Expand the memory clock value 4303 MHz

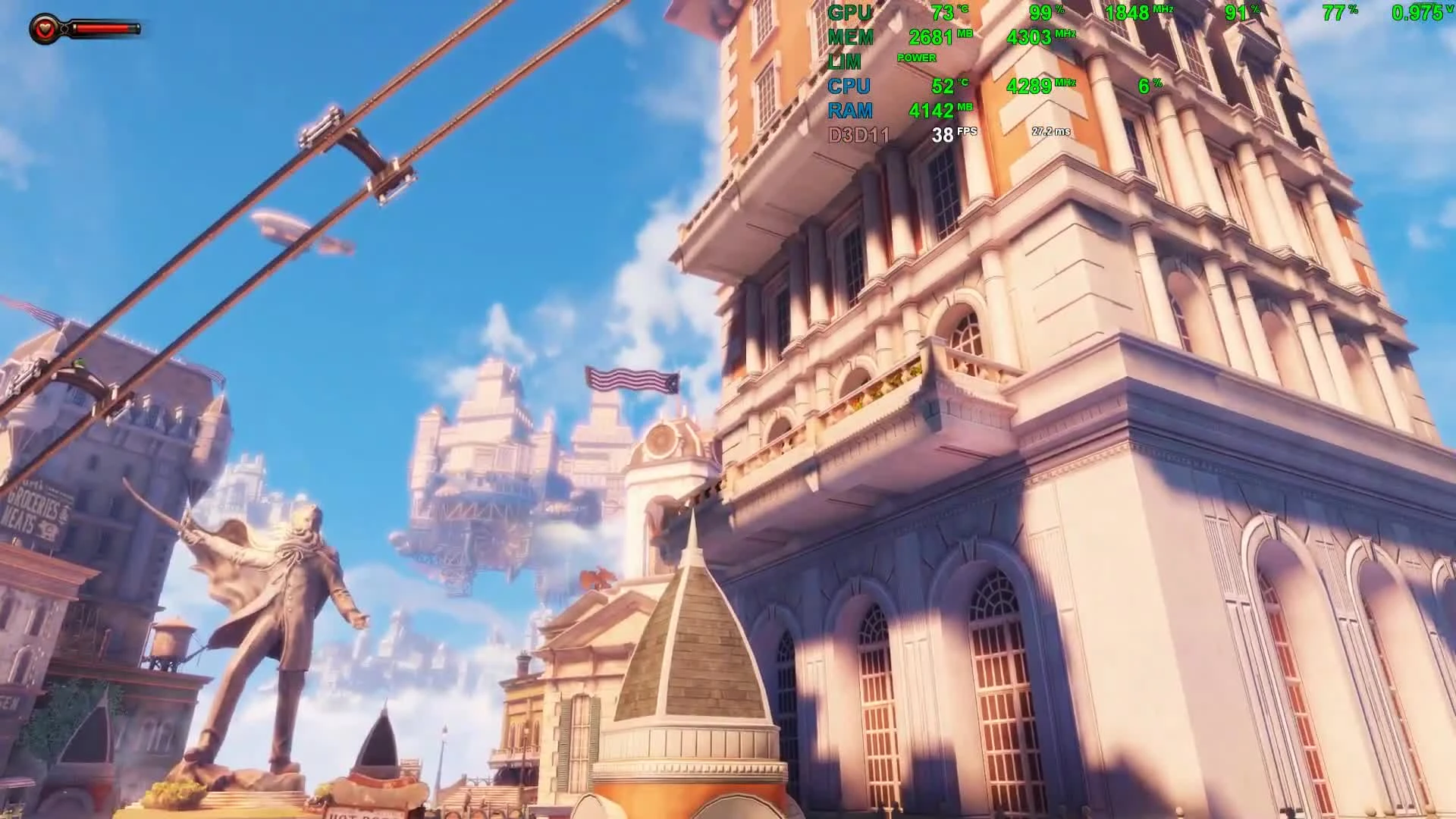pyautogui.click(x=1031, y=36)
